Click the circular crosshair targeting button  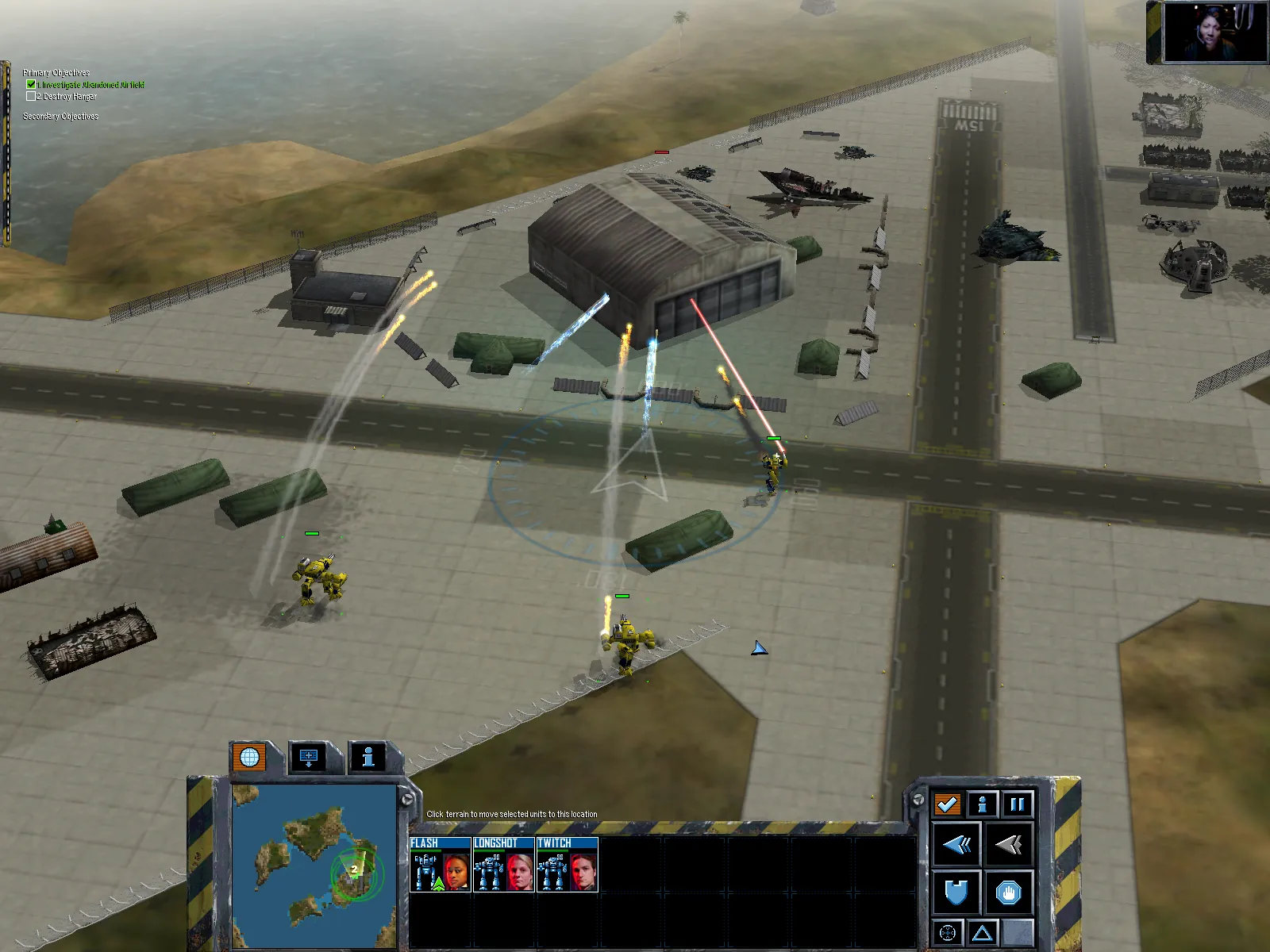click(x=947, y=933)
